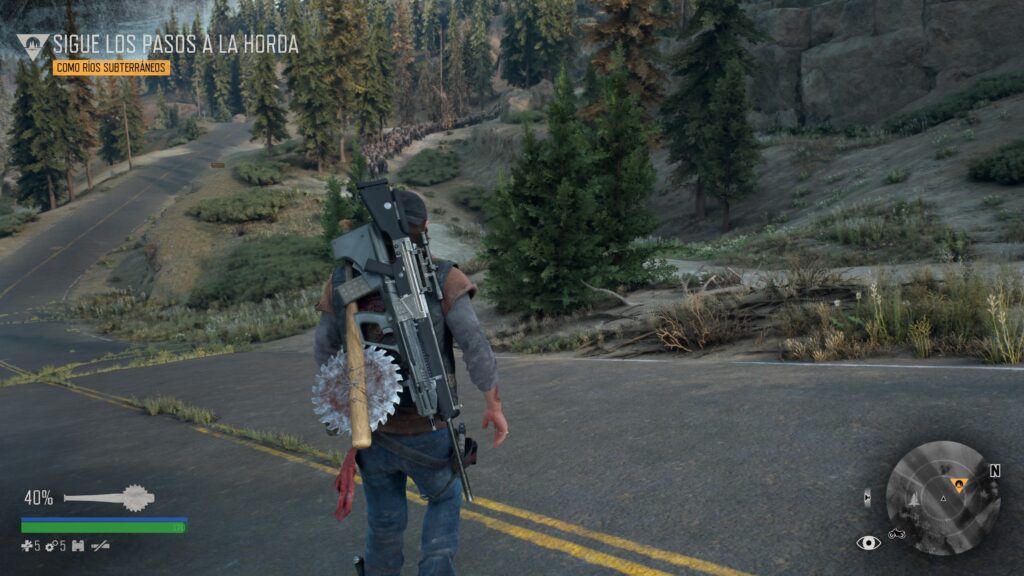This screenshot has width=1024, height=576.
Task: Select the orange objective marker on minimap
Action: click(x=959, y=485)
